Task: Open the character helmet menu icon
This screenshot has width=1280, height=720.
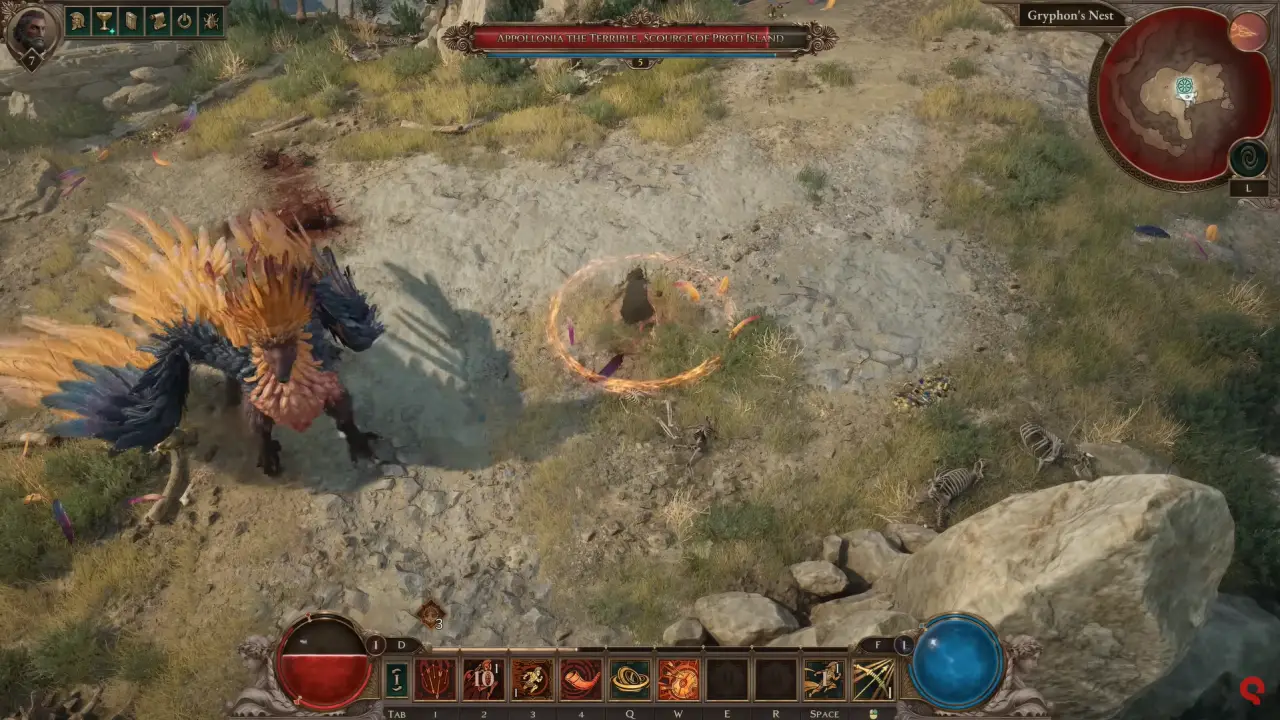Action: coord(77,21)
